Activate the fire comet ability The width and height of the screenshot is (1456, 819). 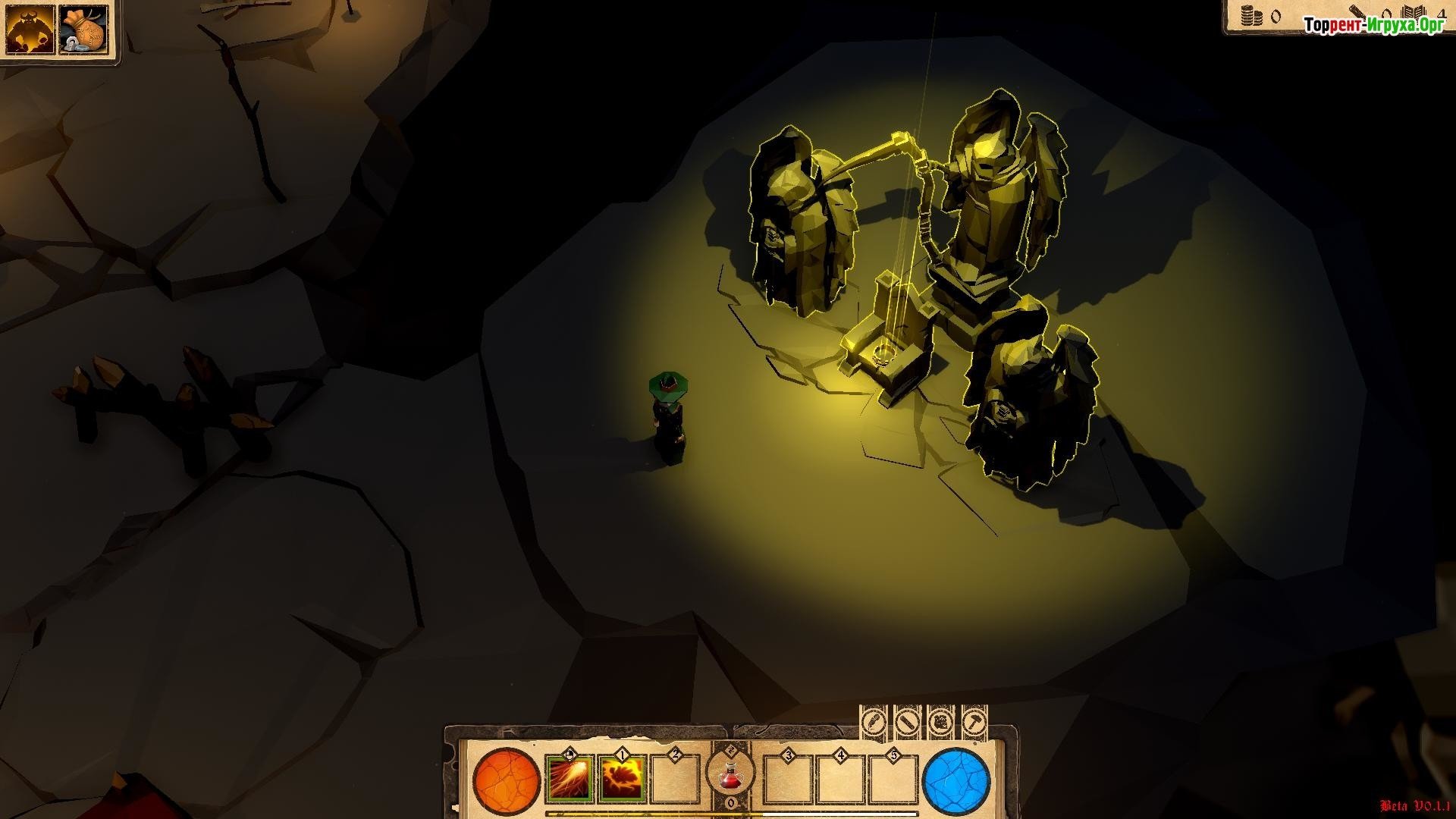pos(569,779)
